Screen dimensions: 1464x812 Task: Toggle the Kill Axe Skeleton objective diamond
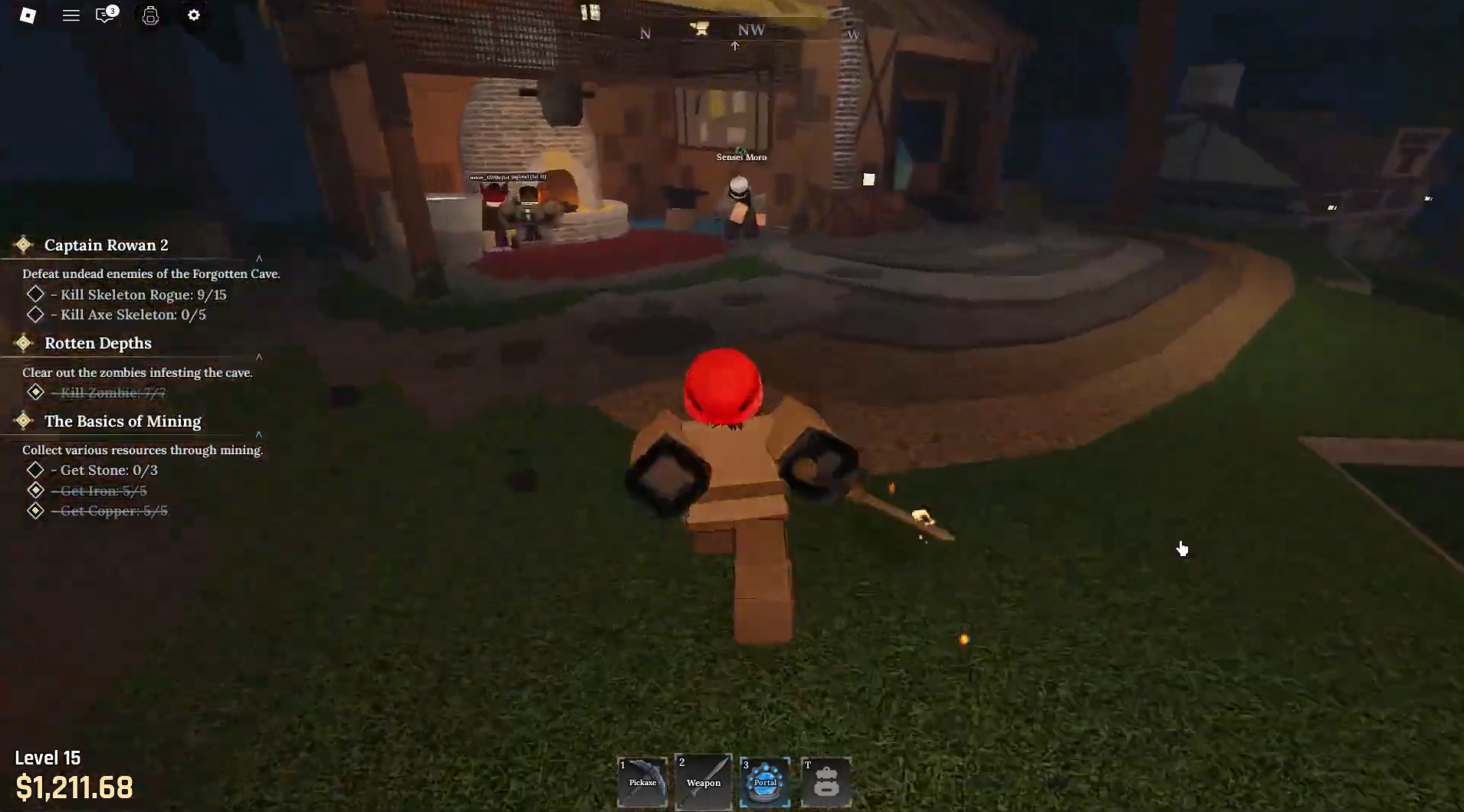coord(35,314)
